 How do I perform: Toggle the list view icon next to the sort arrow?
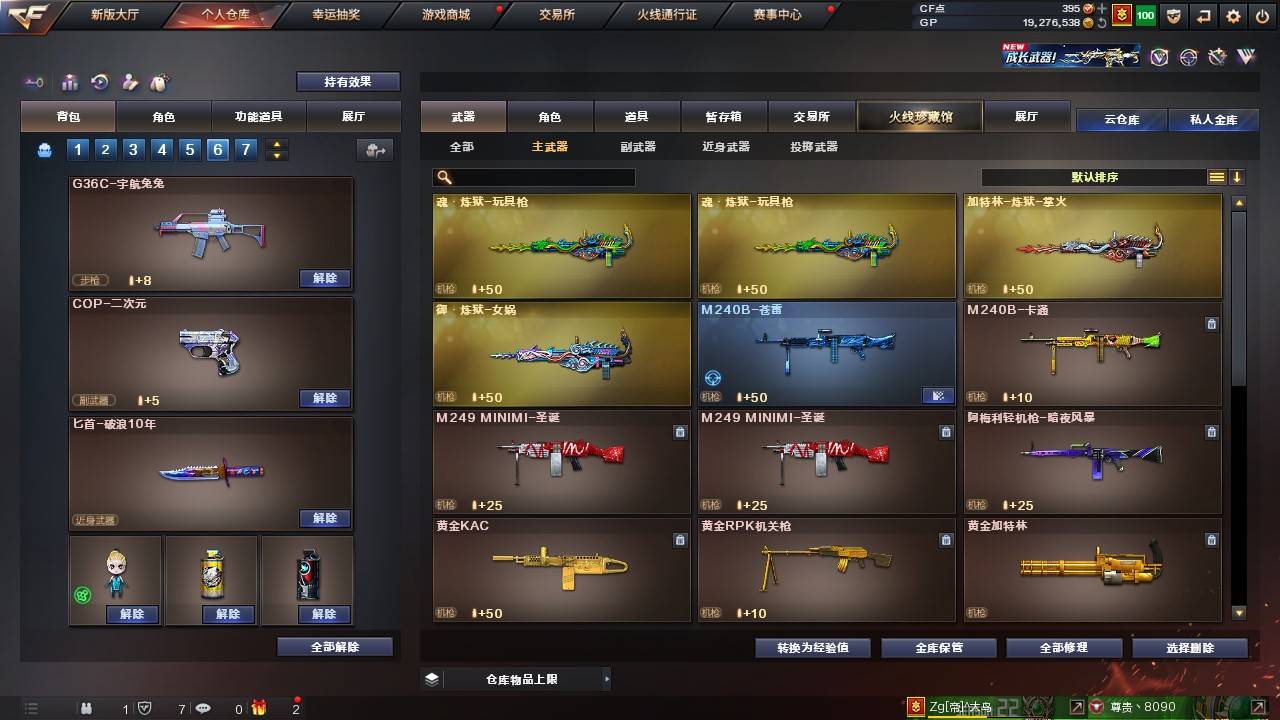(1217, 177)
